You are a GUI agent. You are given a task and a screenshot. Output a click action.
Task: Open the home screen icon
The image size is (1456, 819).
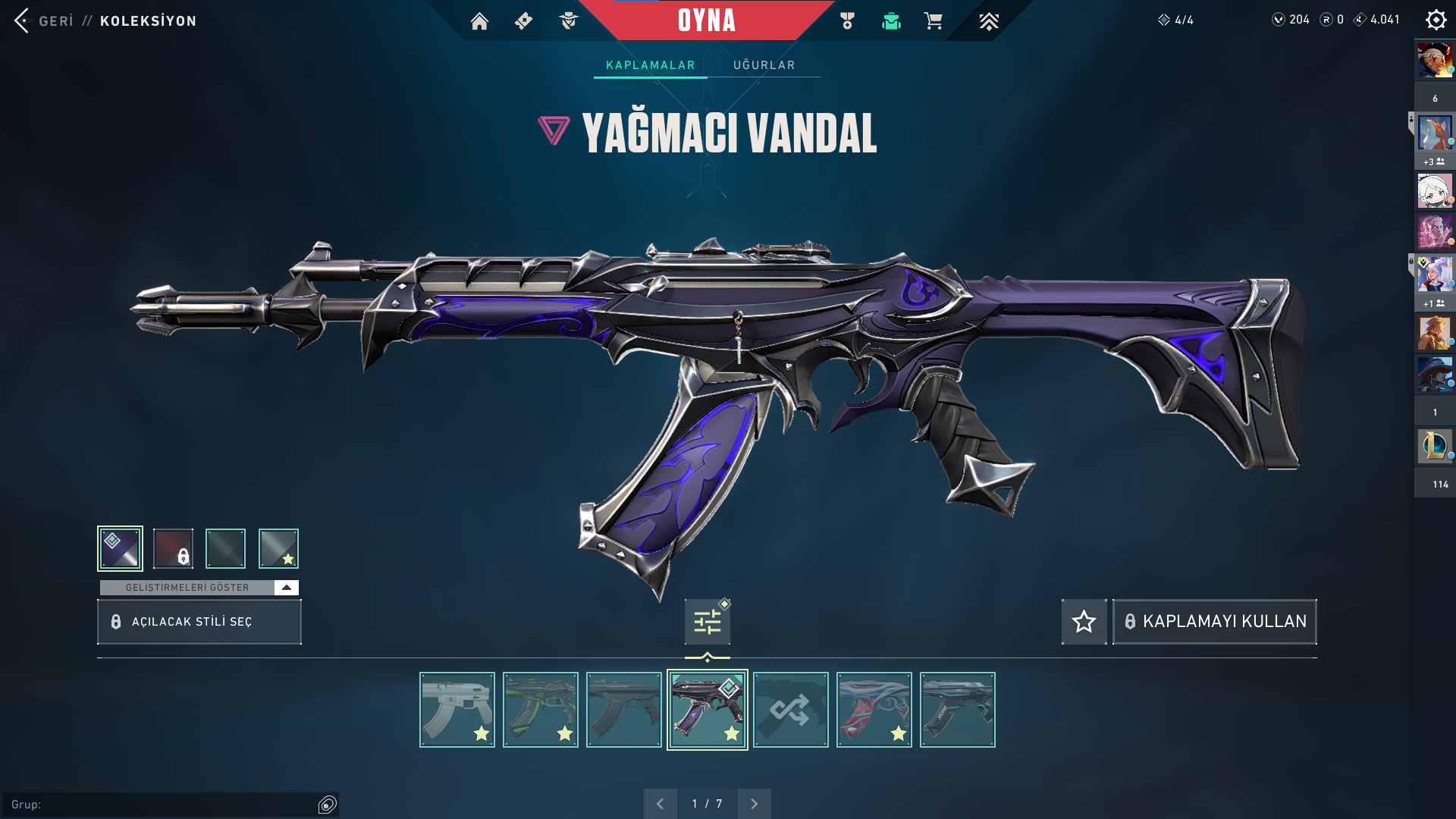479,21
